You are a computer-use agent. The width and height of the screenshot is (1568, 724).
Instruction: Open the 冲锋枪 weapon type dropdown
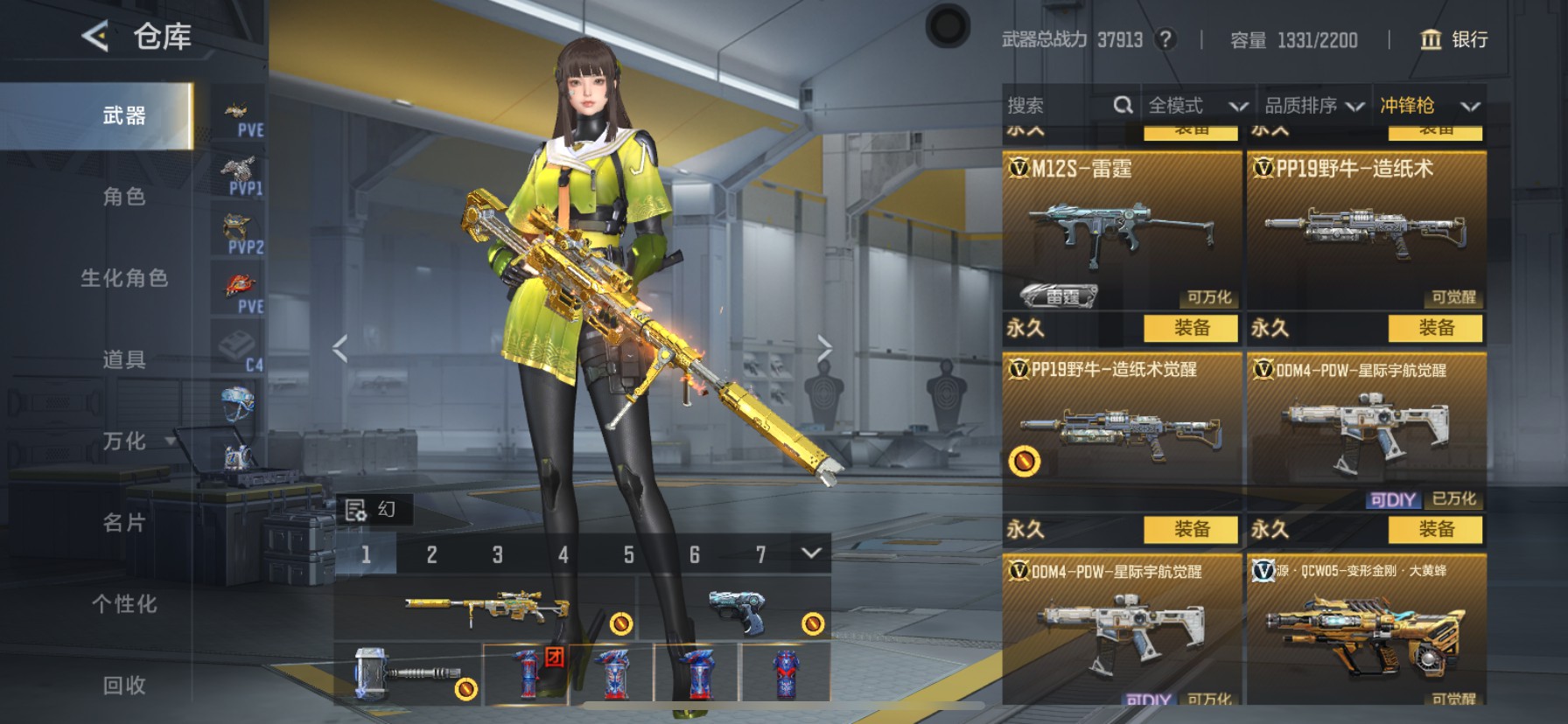pos(1429,106)
